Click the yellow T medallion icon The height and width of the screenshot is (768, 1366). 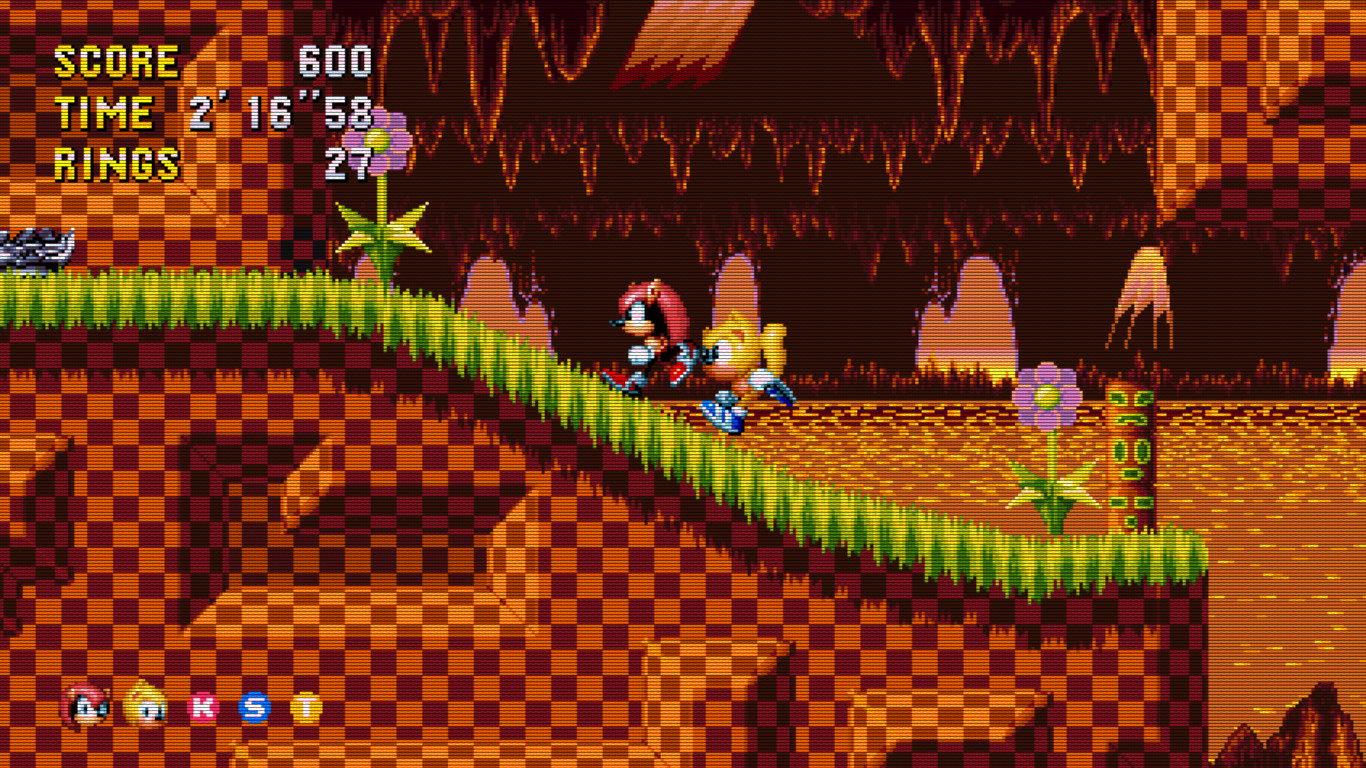tap(307, 707)
